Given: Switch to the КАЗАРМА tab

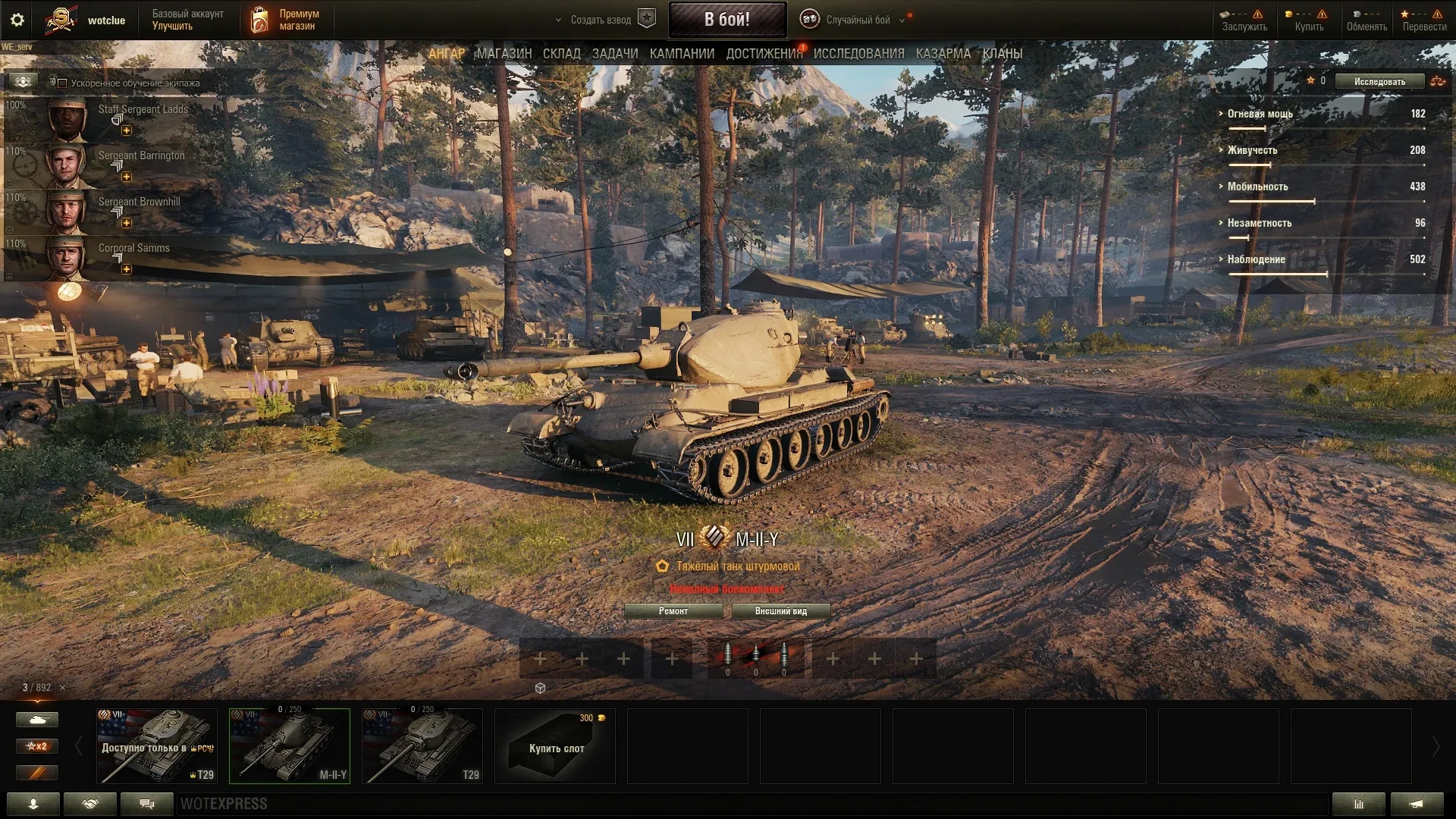Looking at the screenshot, I should (x=943, y=54).
